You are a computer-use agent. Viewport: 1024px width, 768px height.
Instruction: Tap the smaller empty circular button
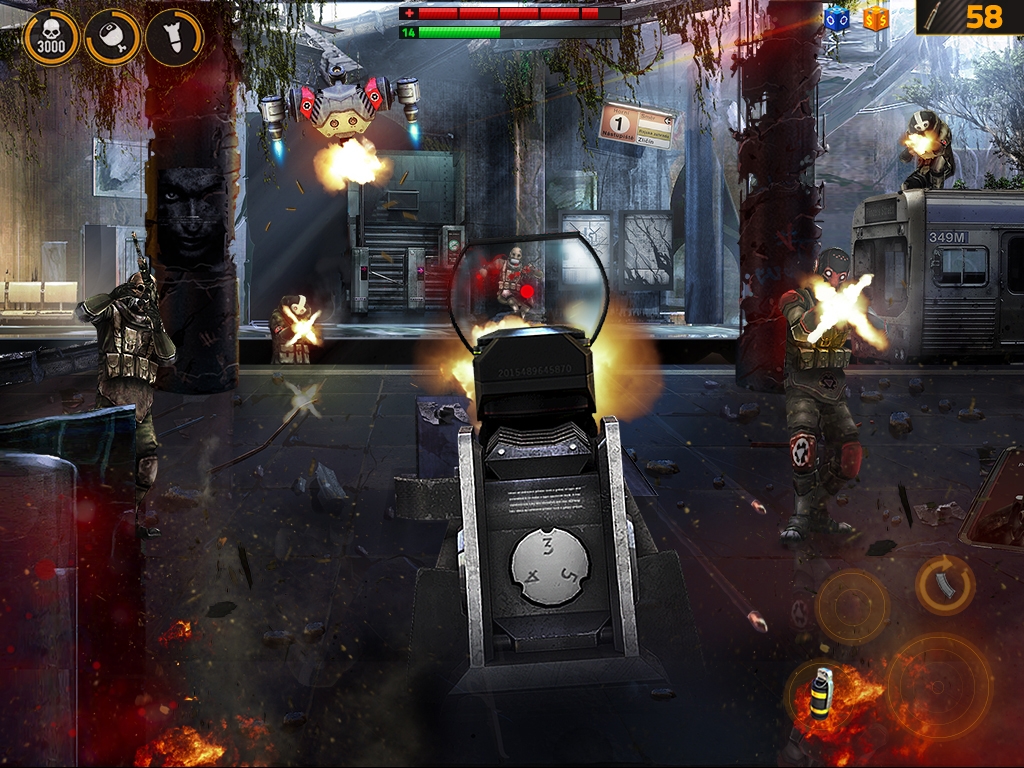pyautogui.click(x=852, y=606)
